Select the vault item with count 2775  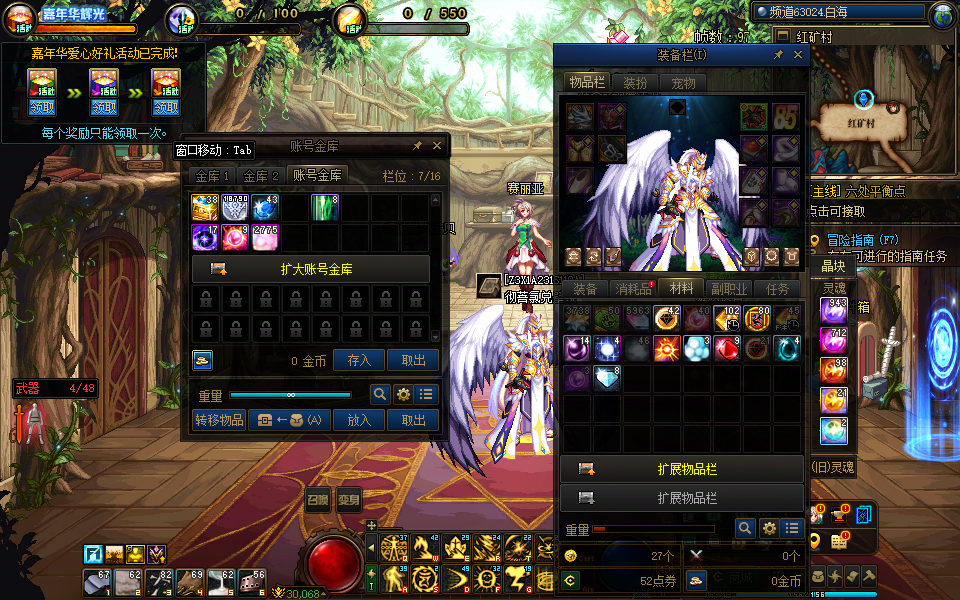point(265,237)
